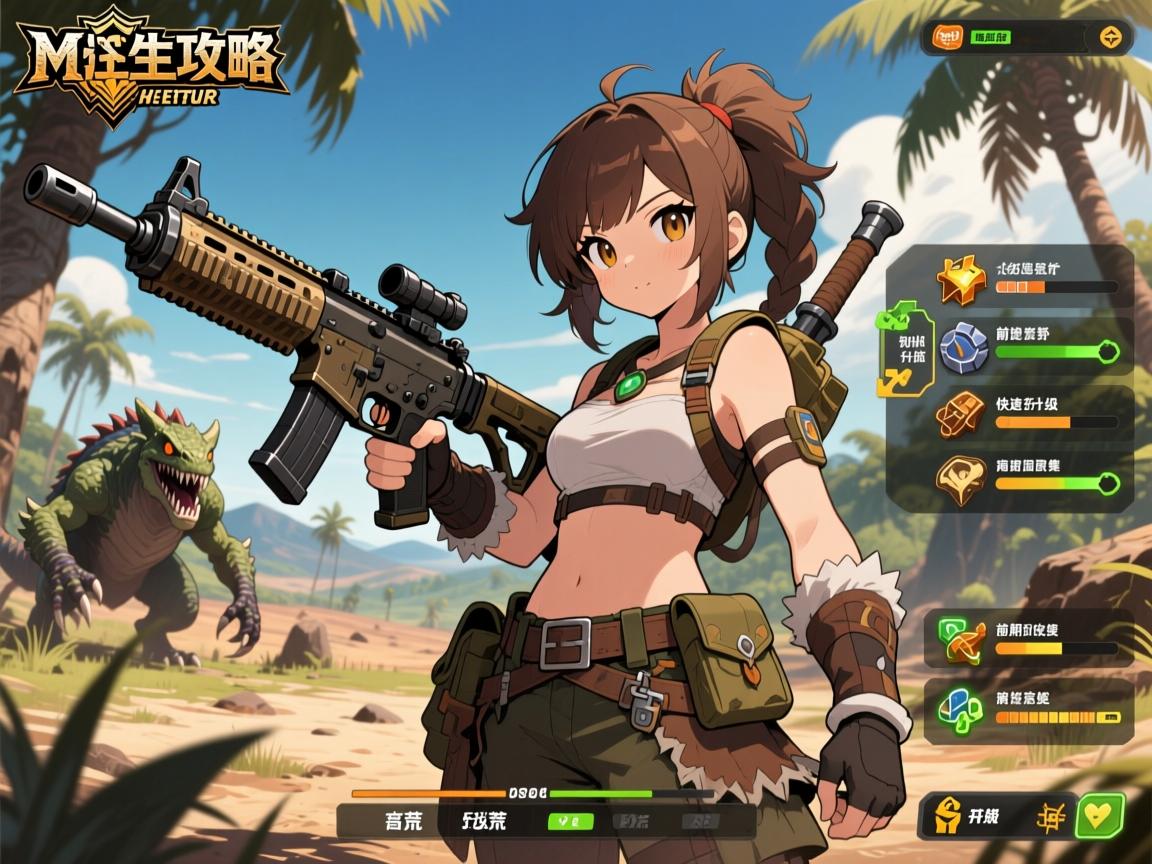Tap the green heart button
The width and height of the screenshot is (1152, 864).
1100,815
